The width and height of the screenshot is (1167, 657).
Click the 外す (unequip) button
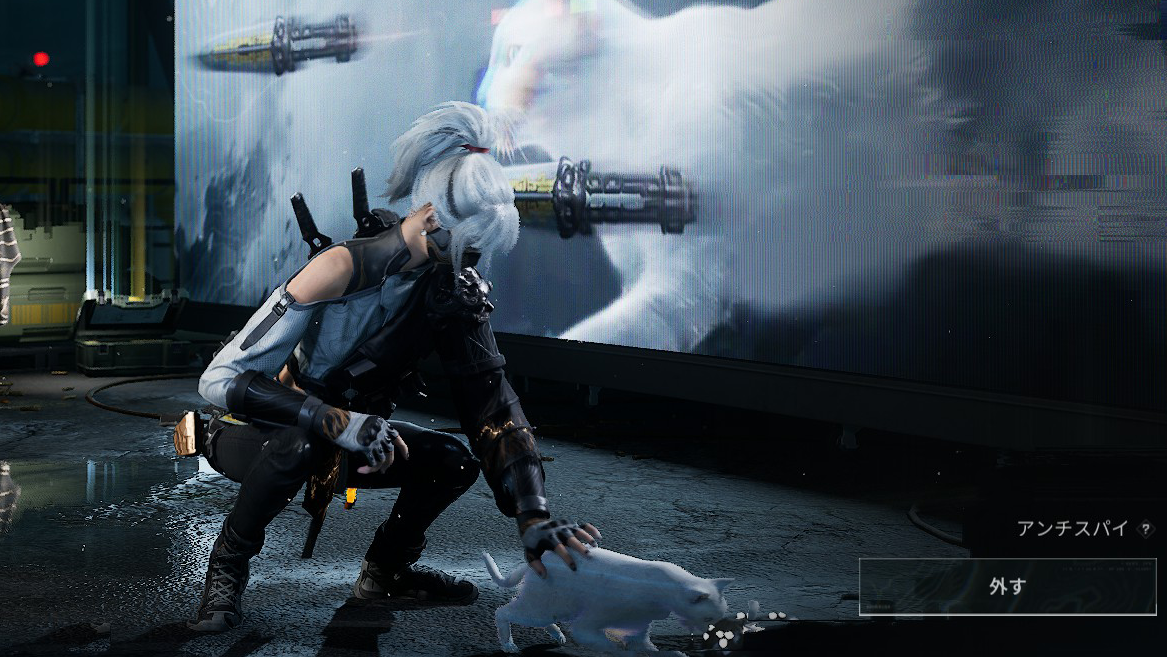(1007, 587)
